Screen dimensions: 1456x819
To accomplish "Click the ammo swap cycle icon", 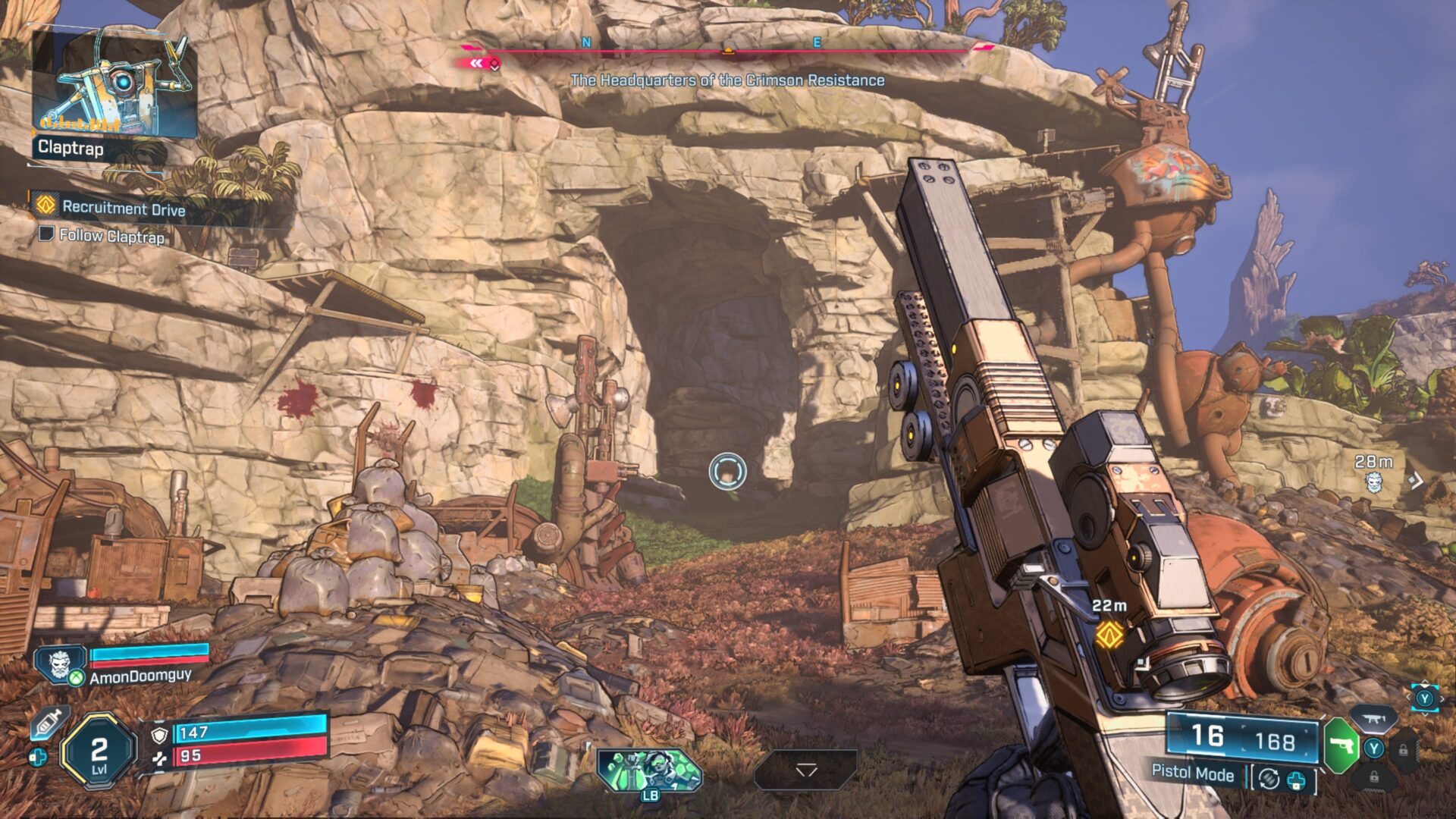I will click(1269, 779).
